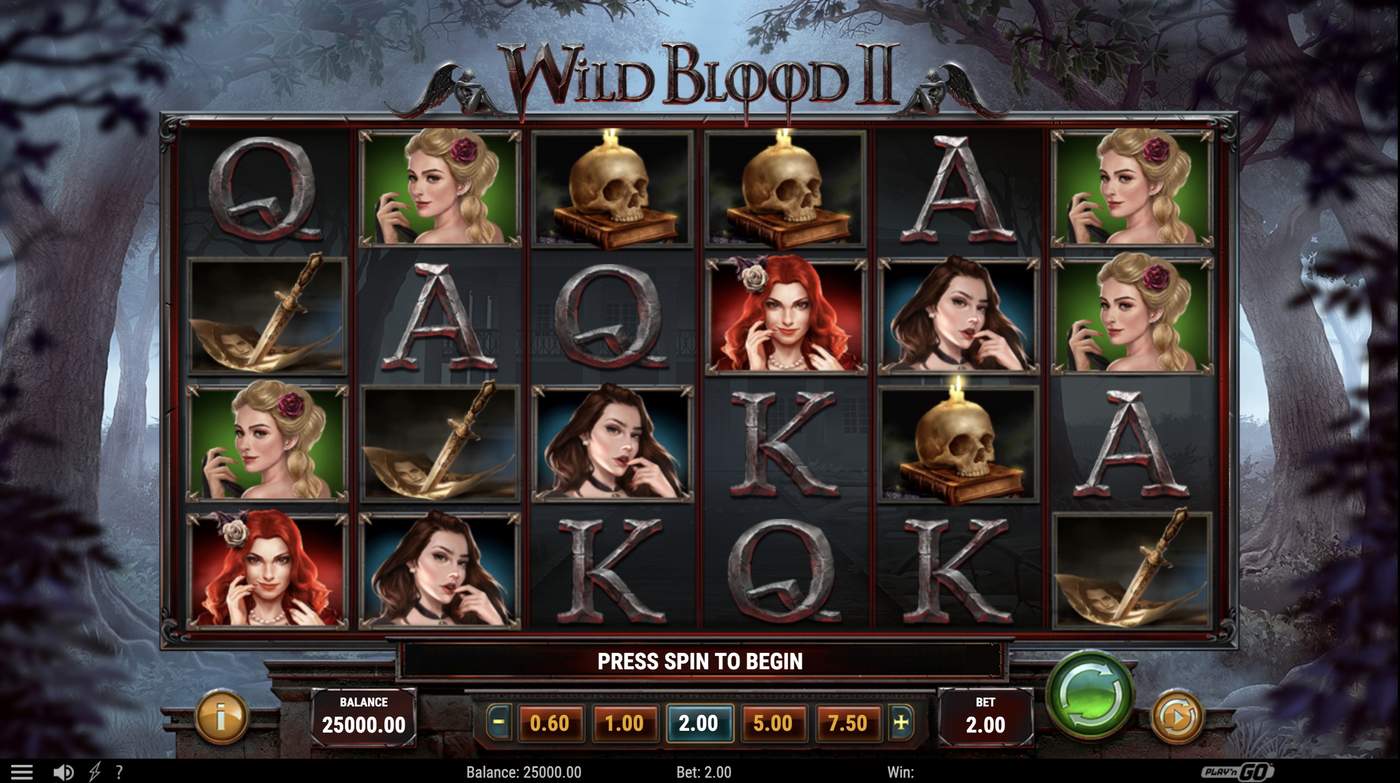Image resolution: width=1400 pixels, height=783 pixels.
Task: Choose the 0.60 bet chip
Action: pos(548,720)
